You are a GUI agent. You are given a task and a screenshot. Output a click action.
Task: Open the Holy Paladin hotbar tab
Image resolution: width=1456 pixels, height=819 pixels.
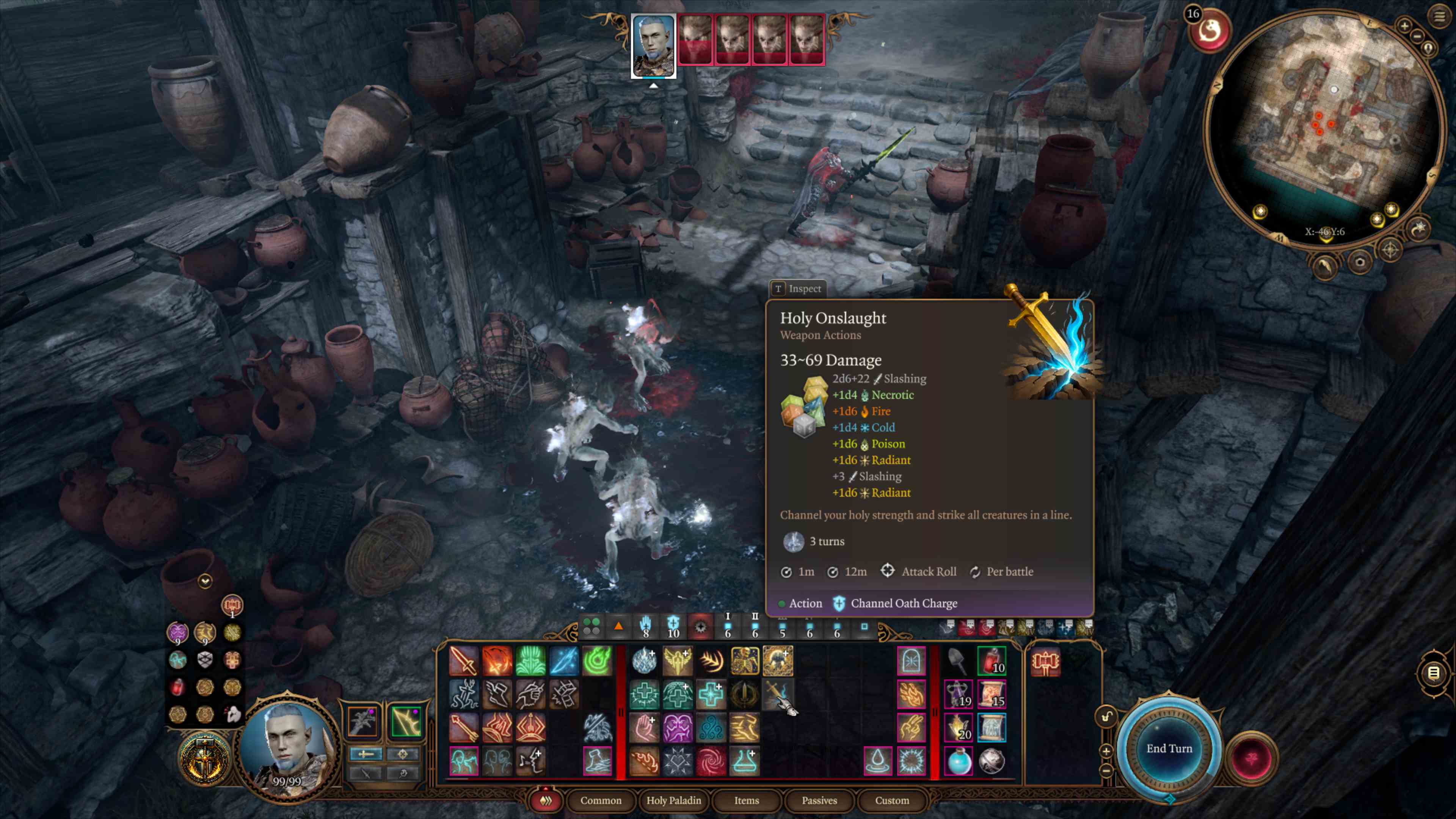[673, 800]
